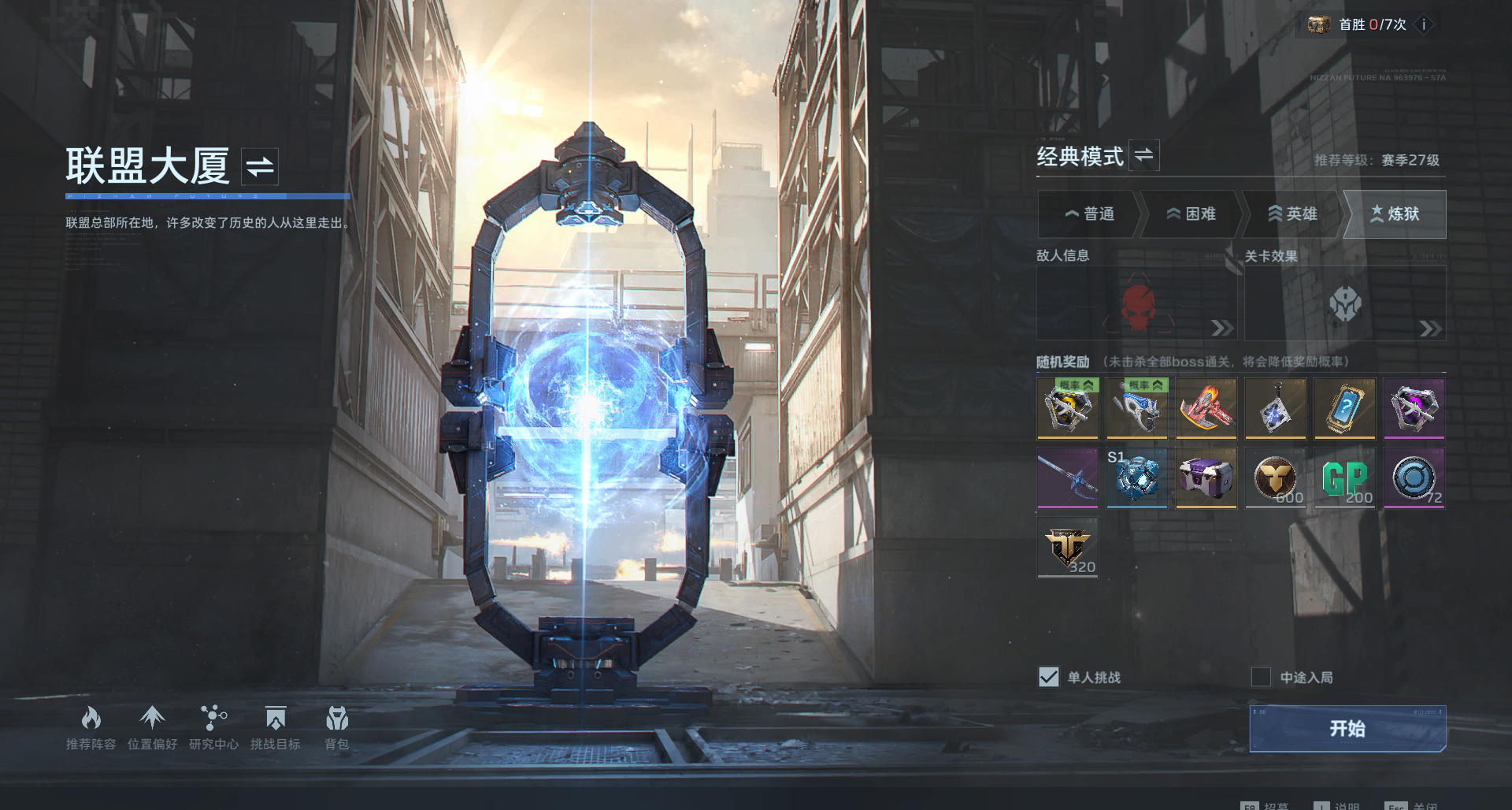Switch to 困难 difficulty

(1191, 214)
